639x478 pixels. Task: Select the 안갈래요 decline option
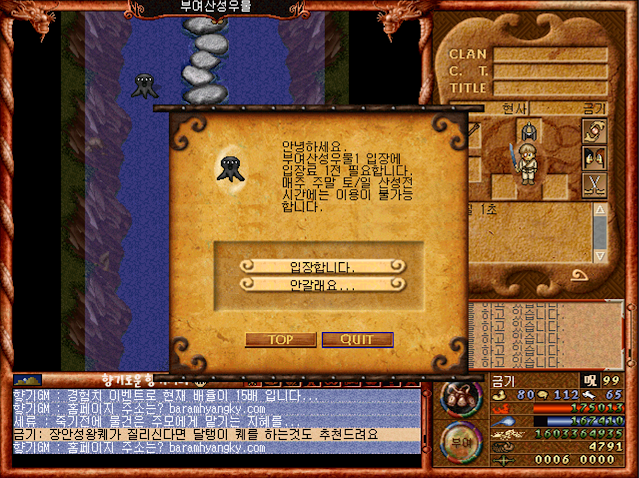tap(321, 285)
